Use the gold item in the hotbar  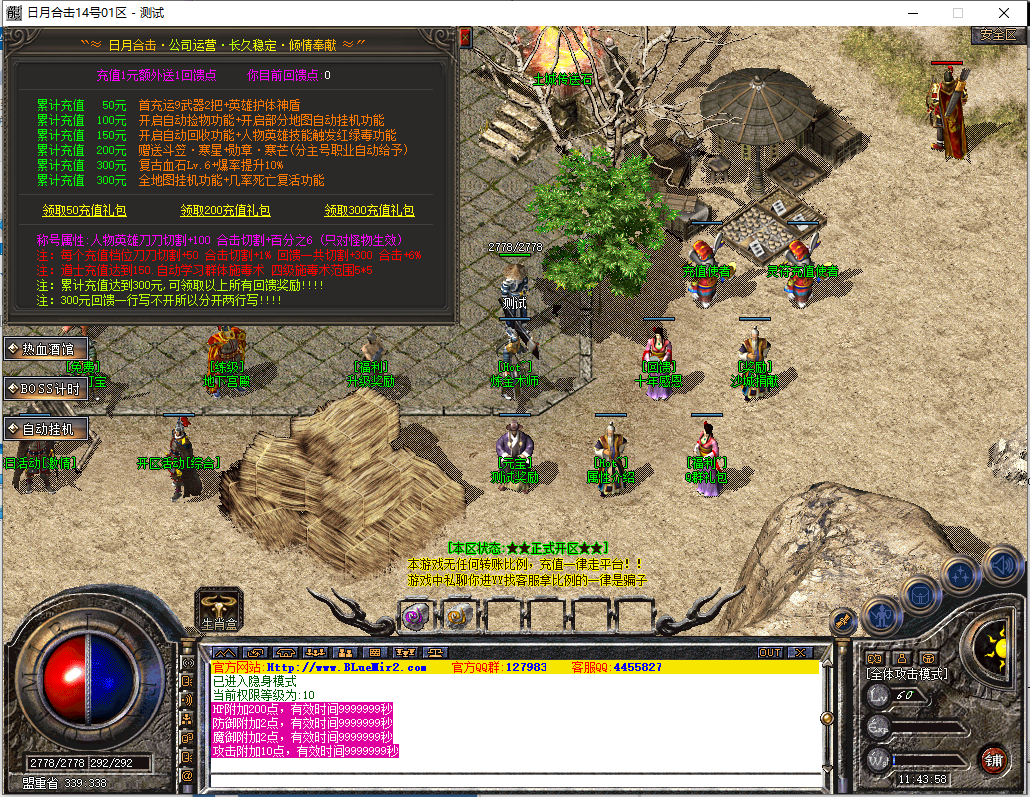pyautogui.click(x=457, y=616)
